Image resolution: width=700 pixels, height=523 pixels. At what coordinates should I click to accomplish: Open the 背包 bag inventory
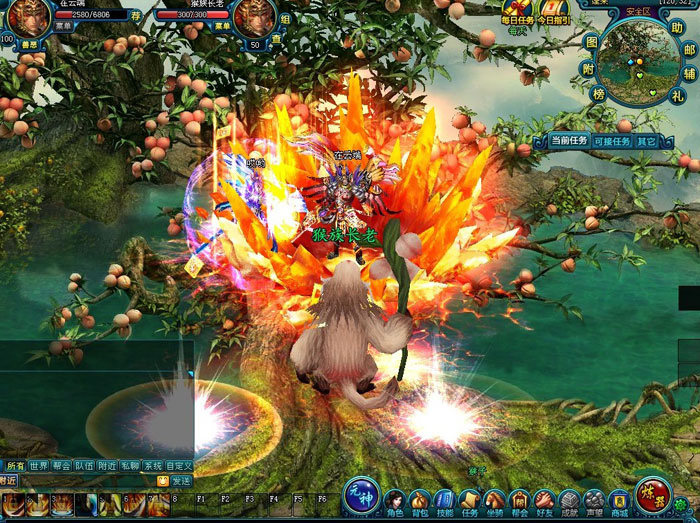coord(420,500)
